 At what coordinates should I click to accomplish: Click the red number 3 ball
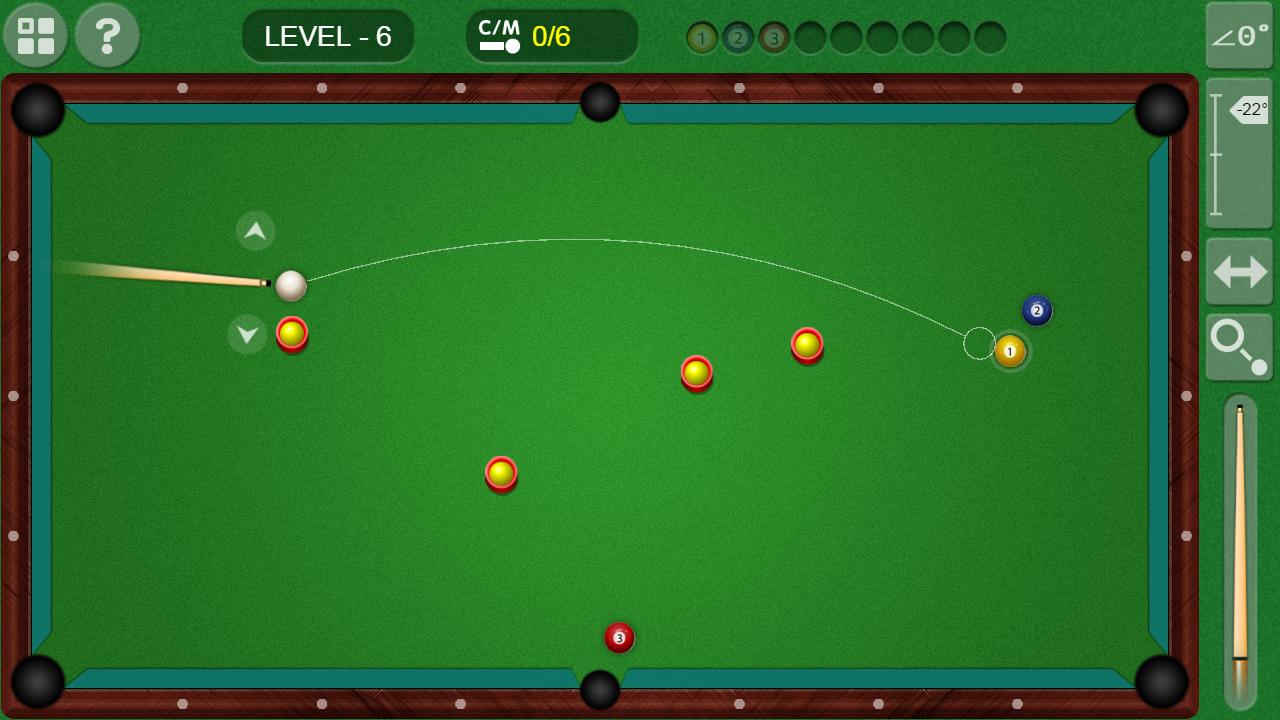[619, 638]
